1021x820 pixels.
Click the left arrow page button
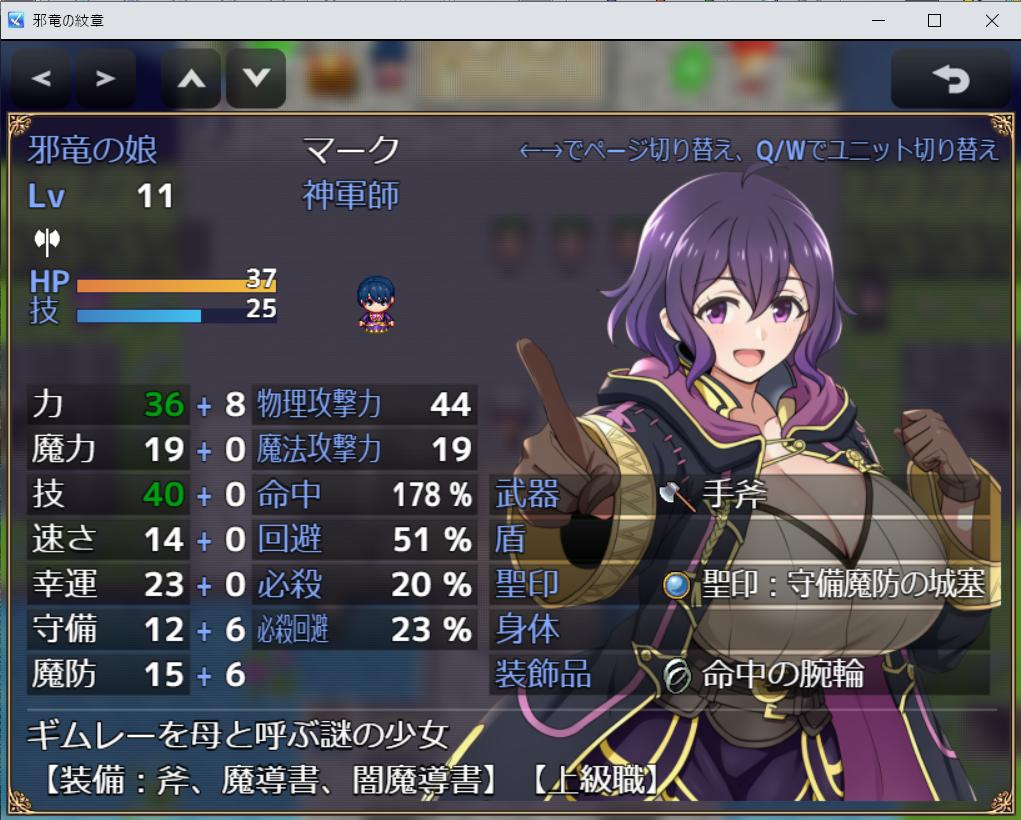[41, 79]
